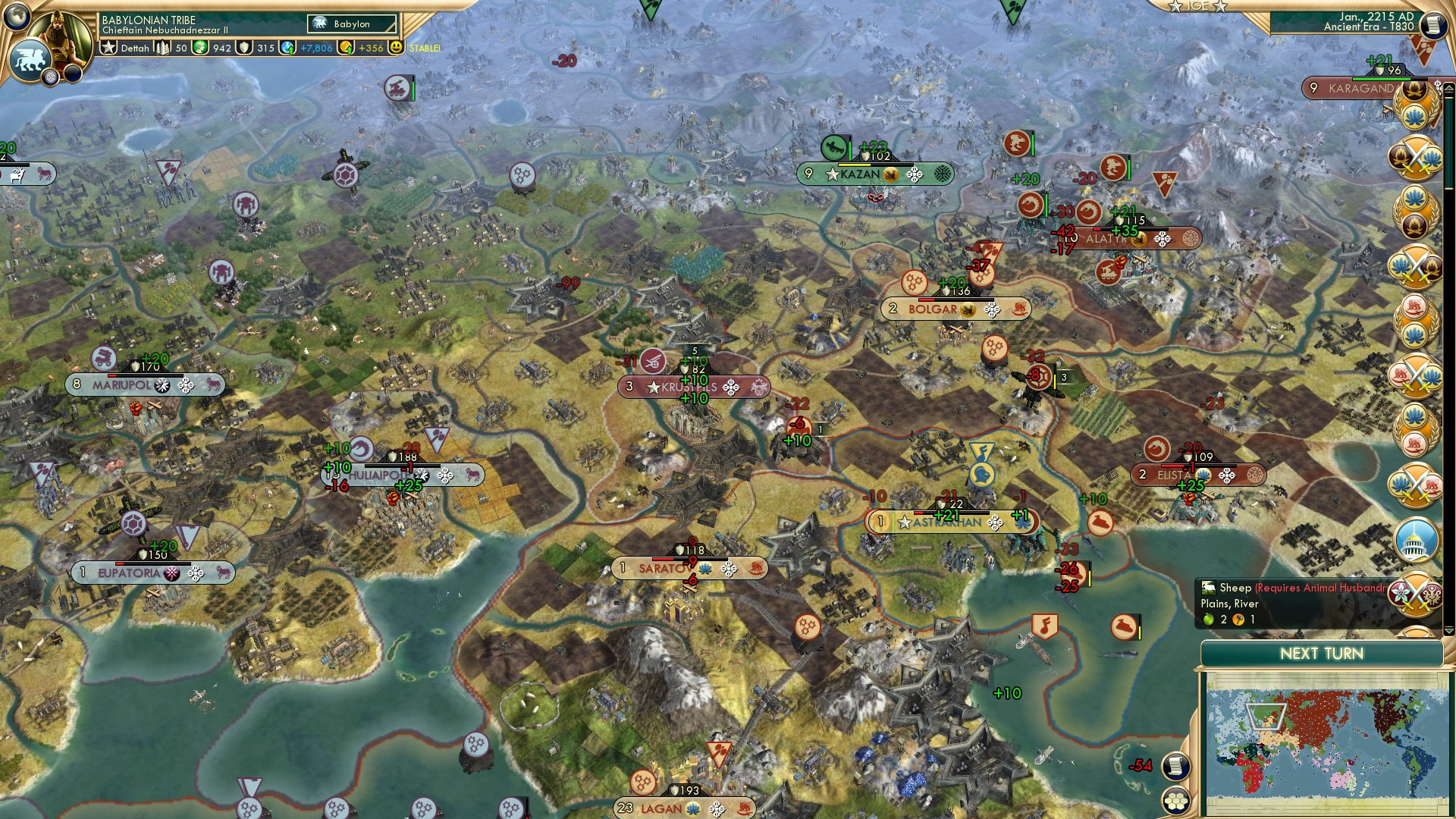Click the shield icon showing 315

(243, 49)
